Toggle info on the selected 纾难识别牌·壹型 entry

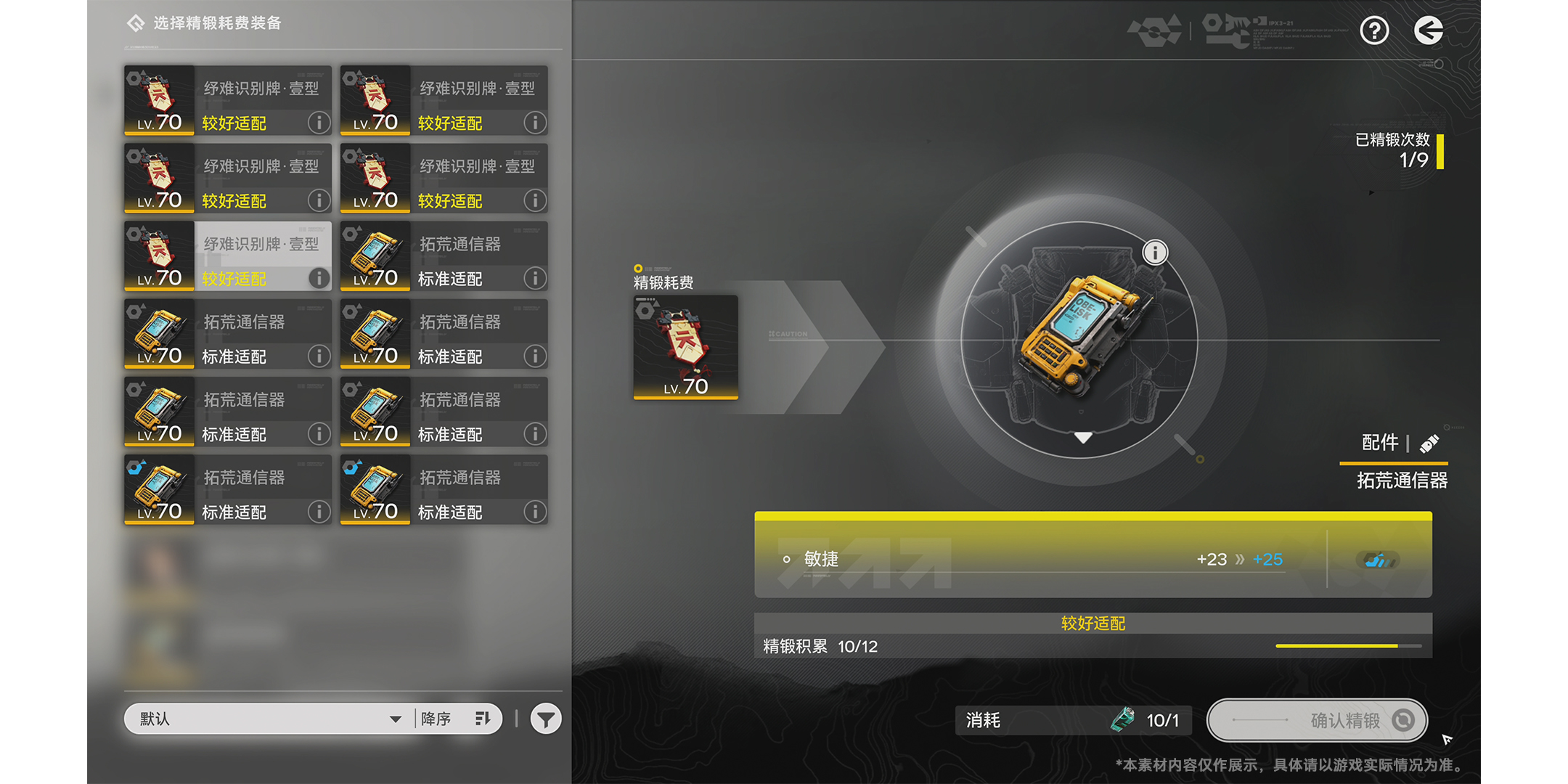[319, 278]
